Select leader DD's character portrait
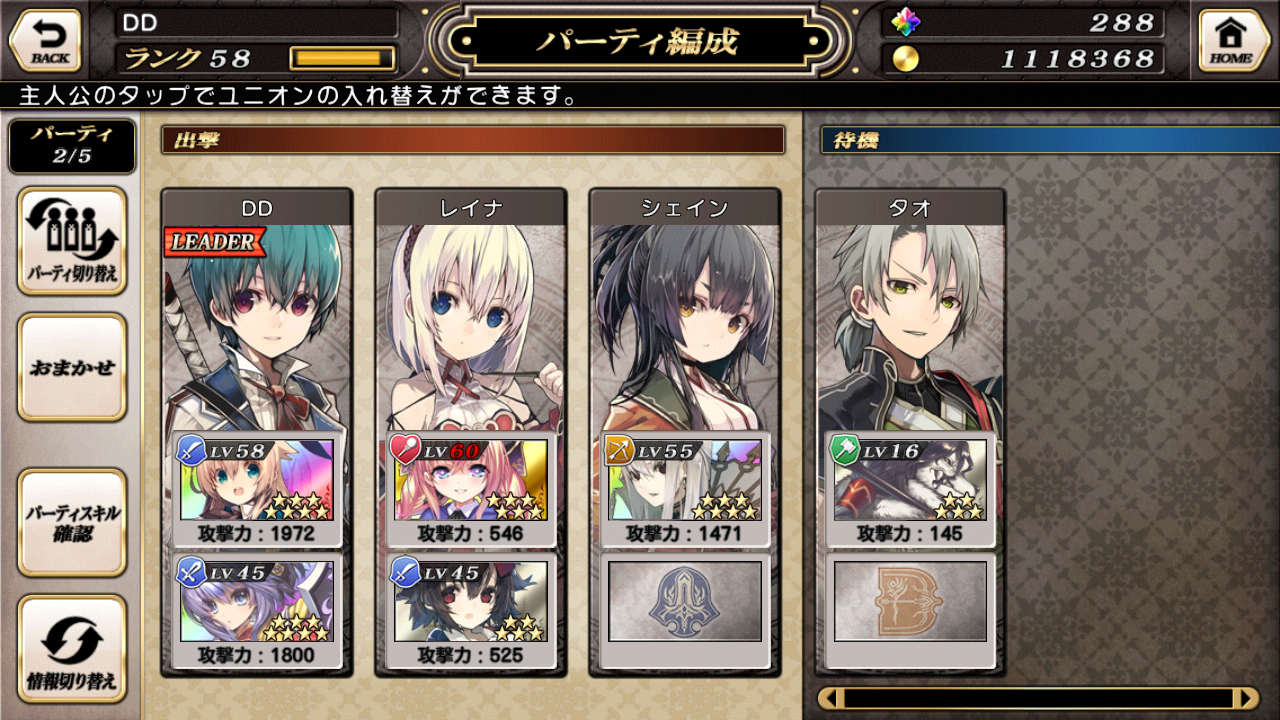Viewport: 1280px width, 720px height. (256, 320)
